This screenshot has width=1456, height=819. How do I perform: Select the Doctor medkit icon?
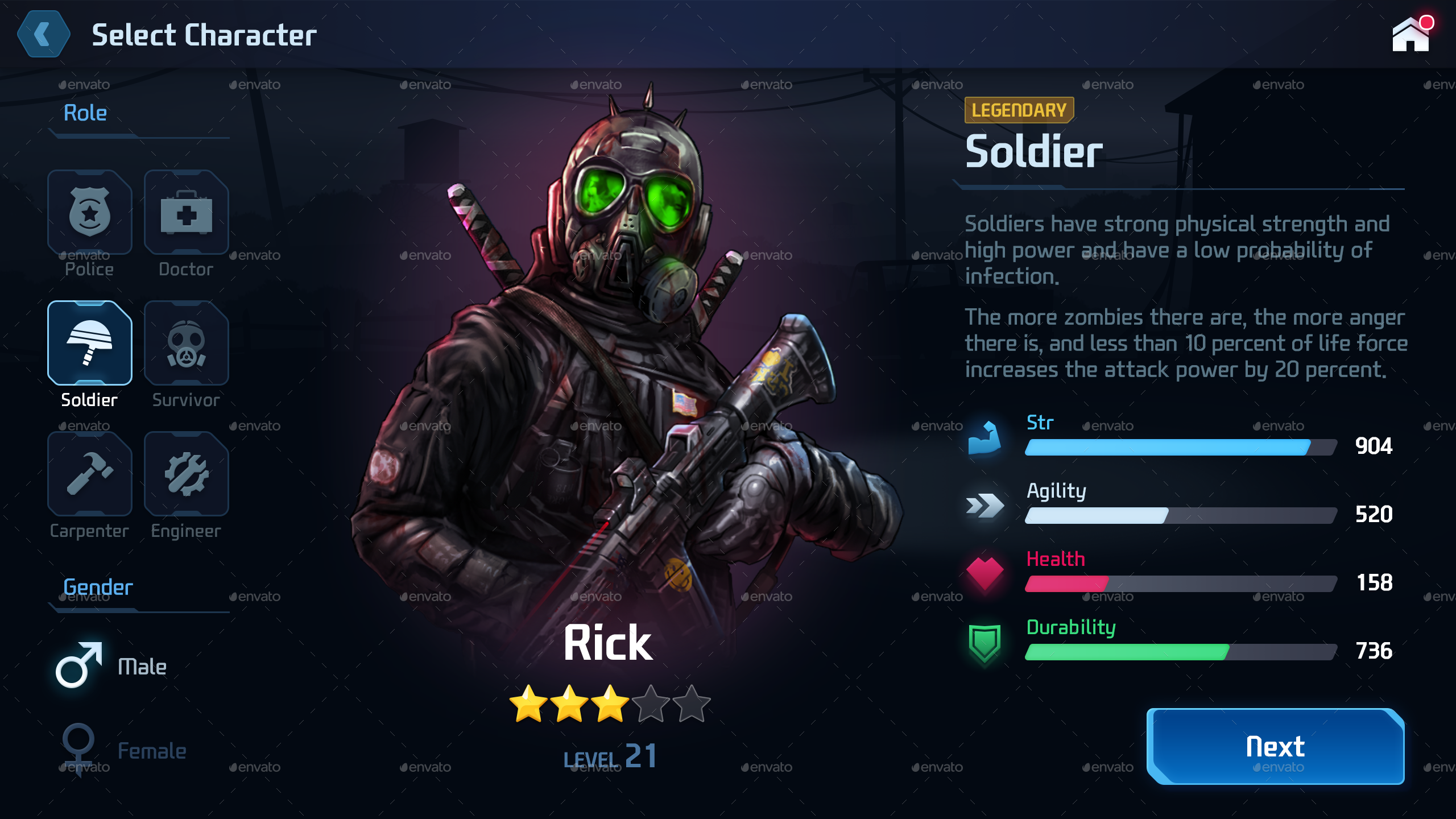186,212
